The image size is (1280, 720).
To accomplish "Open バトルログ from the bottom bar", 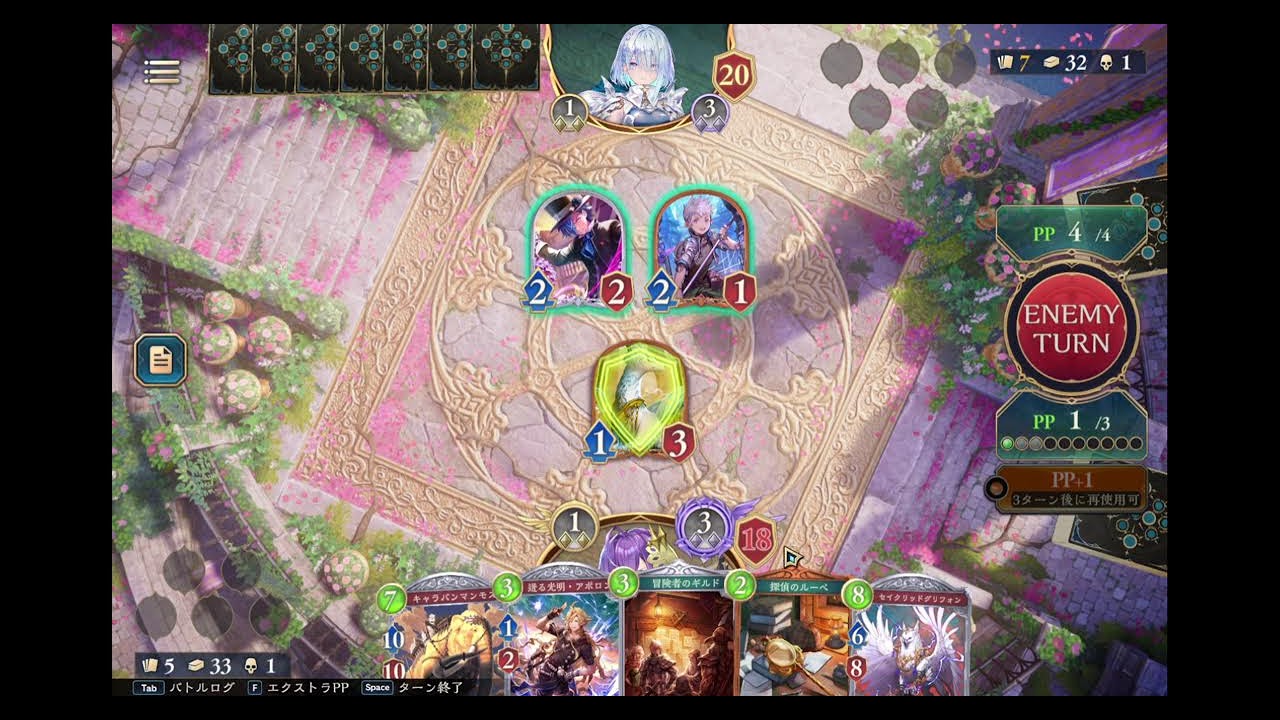I will pos(202,688).
